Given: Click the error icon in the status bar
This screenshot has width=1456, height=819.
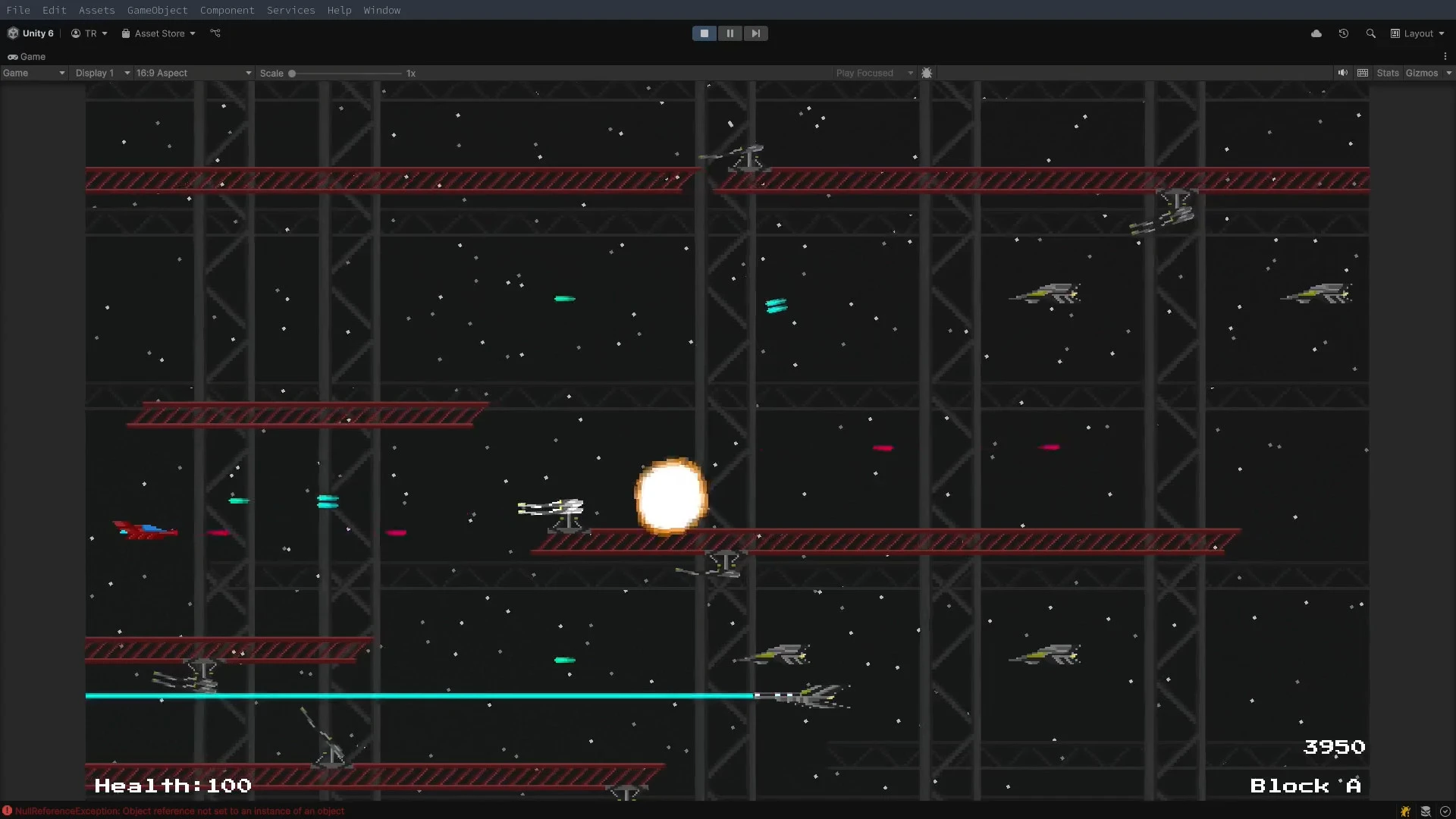Looking at the screenshot, I should click(8, 811).
